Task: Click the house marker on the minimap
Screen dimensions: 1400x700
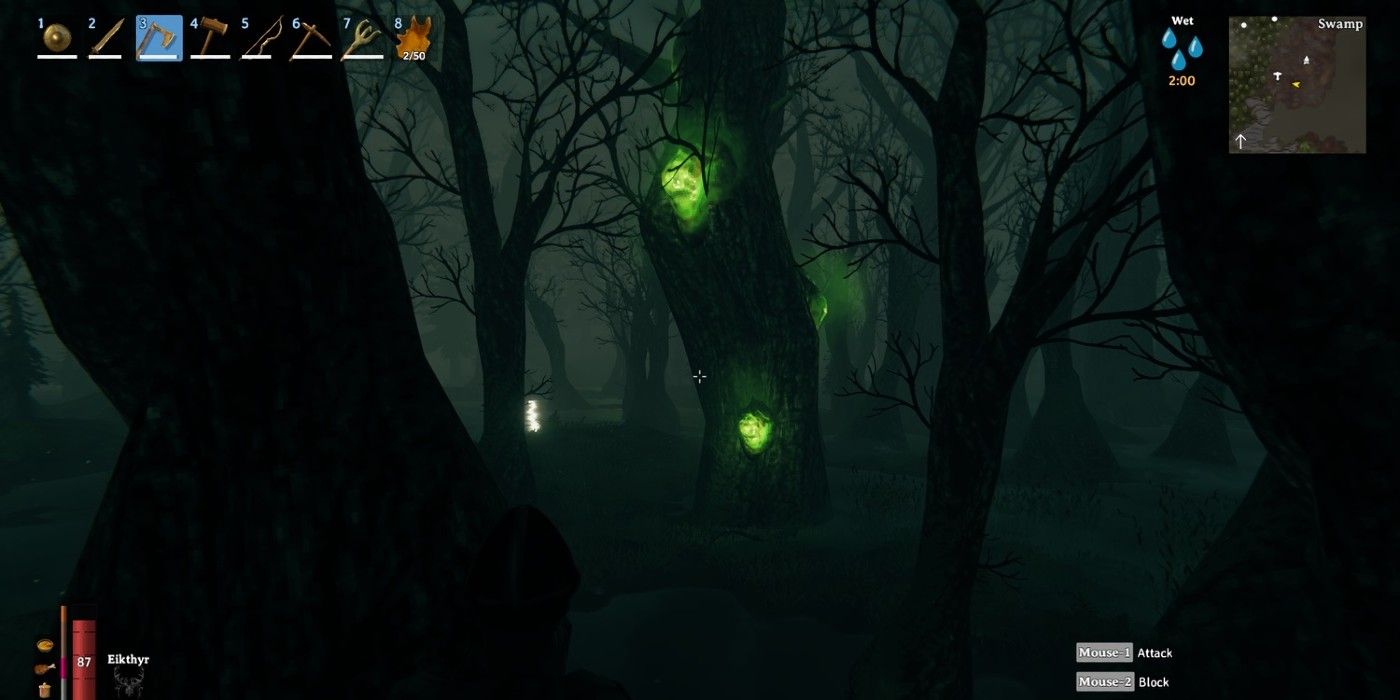Action: tap(1305, 61)
